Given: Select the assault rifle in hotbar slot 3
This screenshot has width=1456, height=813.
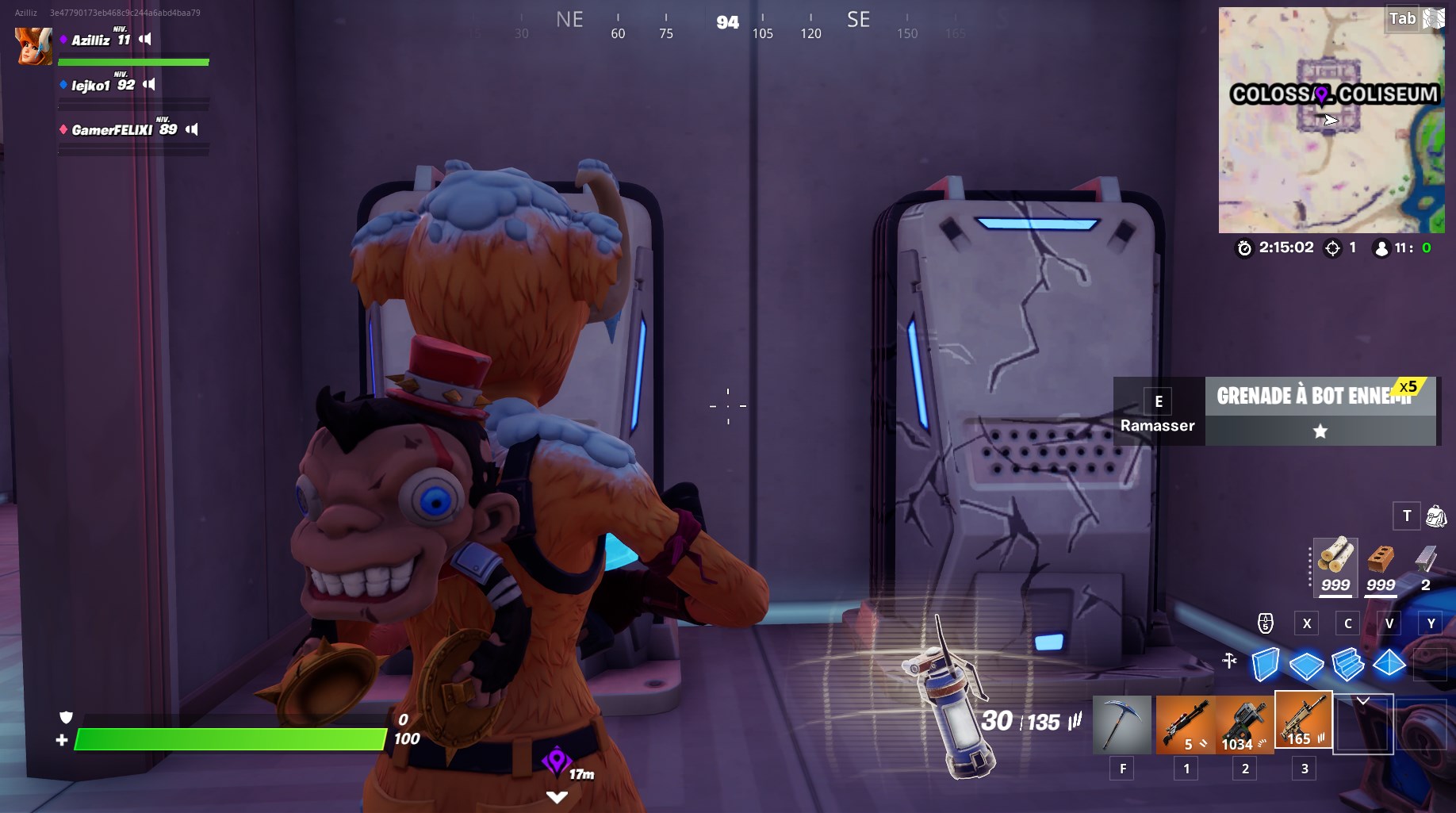Looking at the screenshot, I should (1303, 723).
